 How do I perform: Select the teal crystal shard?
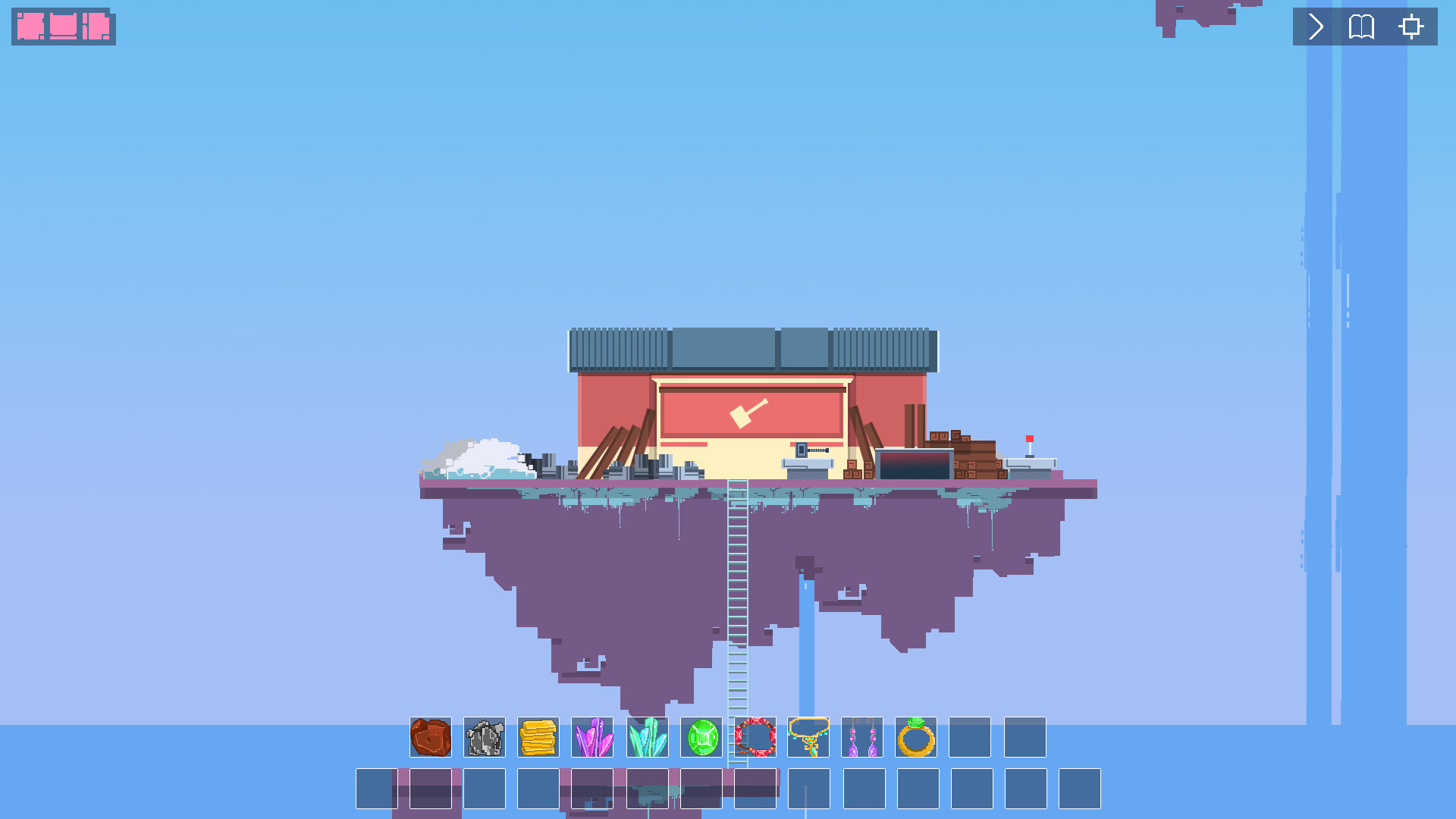[647, 738]
